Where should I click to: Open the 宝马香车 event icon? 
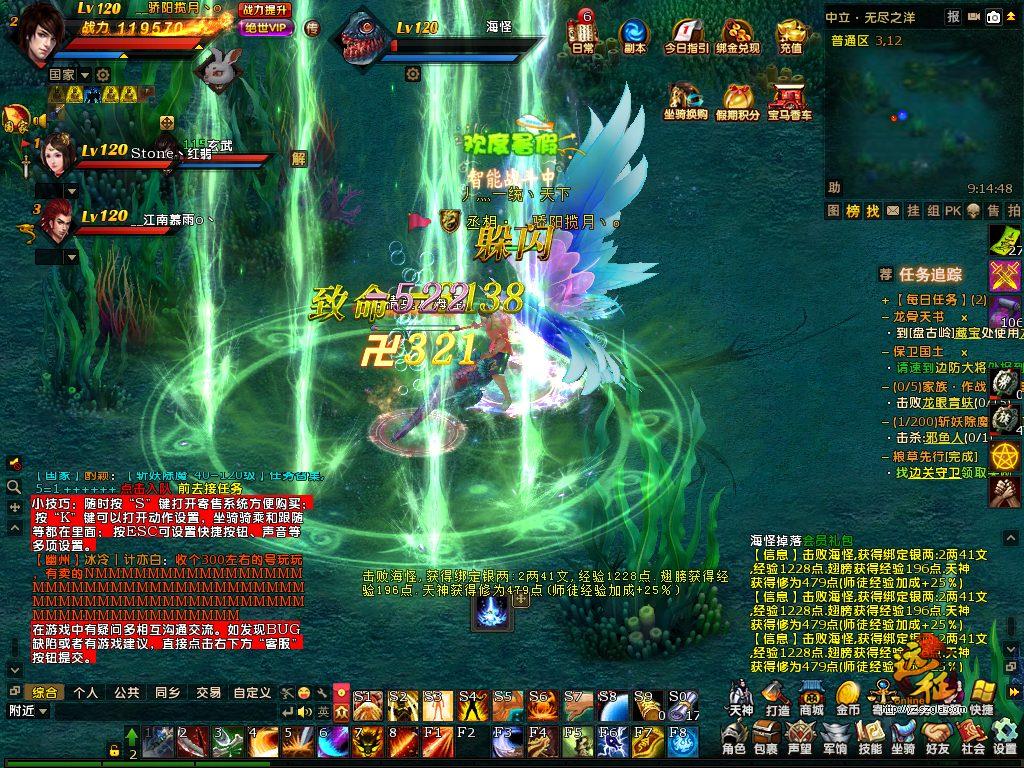[x=790, y=101]
